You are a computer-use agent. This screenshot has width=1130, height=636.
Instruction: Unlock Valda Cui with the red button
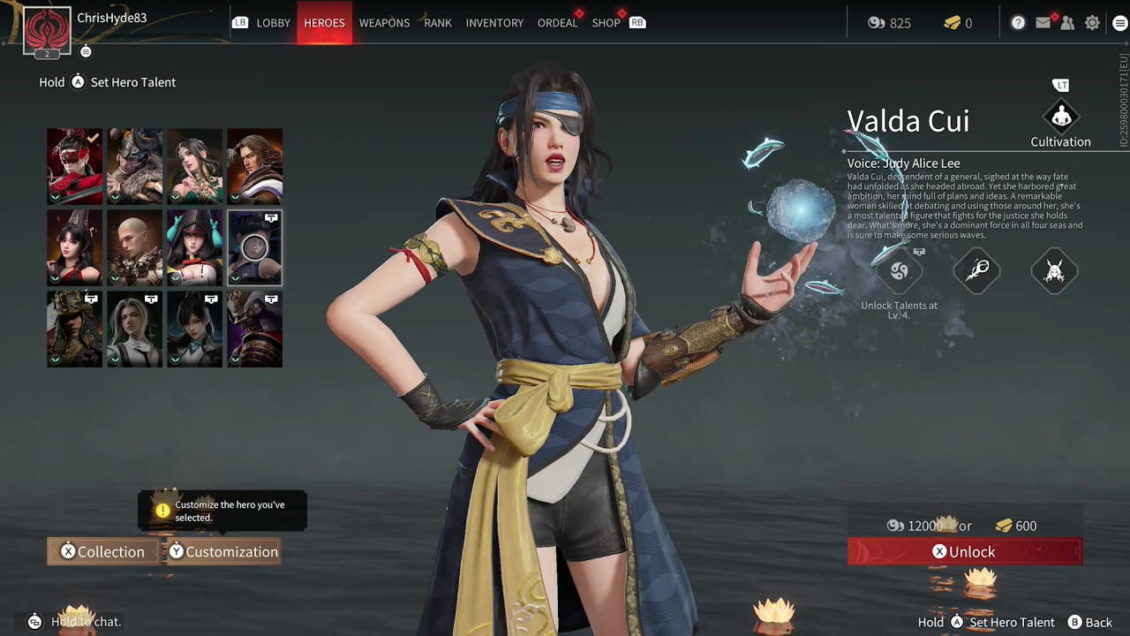coord(964,552)
